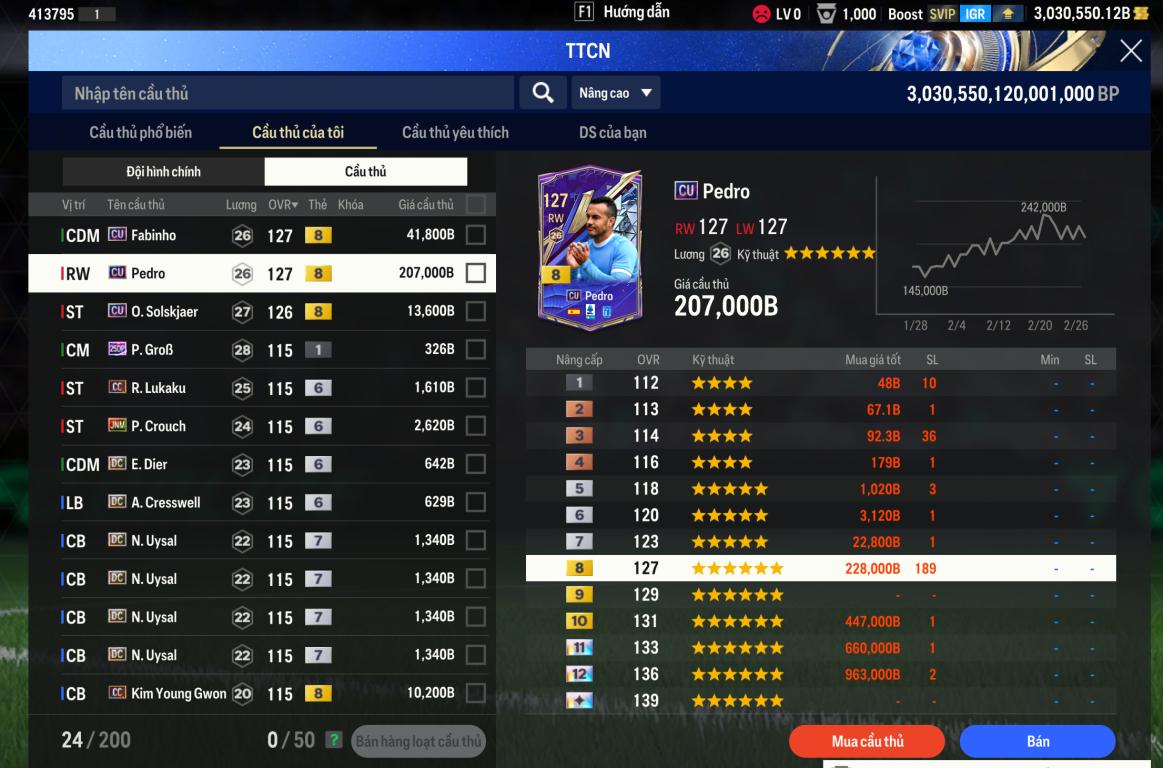Open the Nâng cao dropdown
This screenshot has height=768, width=1163.
click(x=615, y=93)
